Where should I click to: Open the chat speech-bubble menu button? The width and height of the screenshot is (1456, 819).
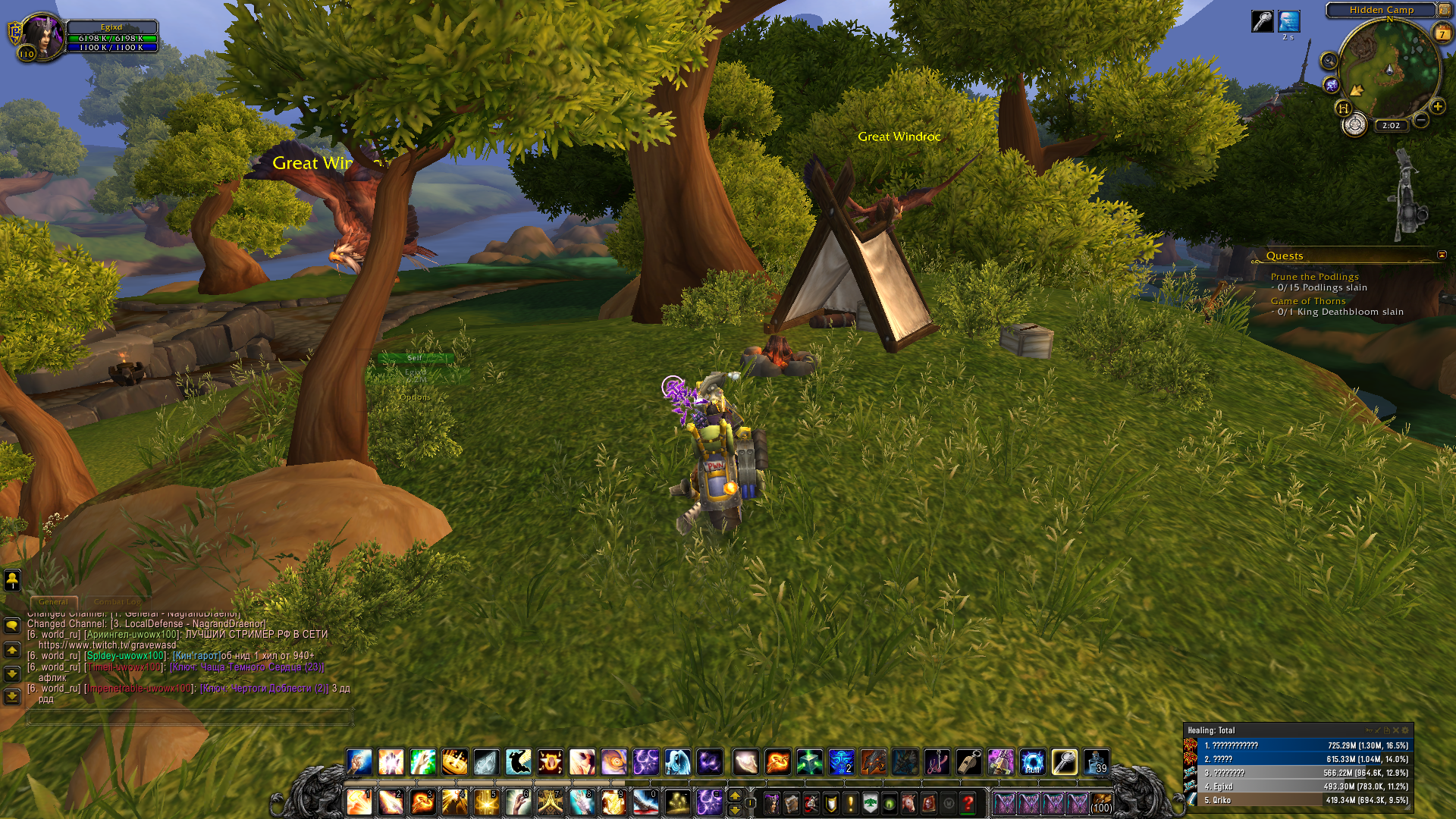[x=12, y=626]
